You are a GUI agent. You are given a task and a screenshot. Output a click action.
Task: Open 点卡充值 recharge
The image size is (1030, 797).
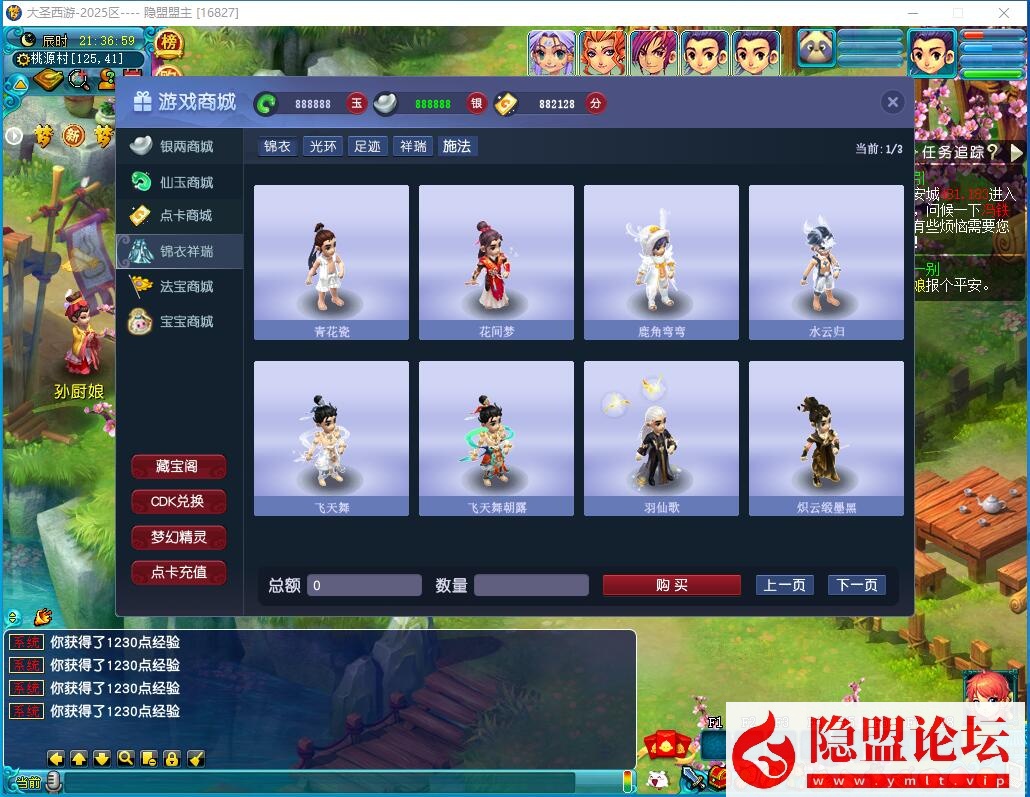(178, 573)
